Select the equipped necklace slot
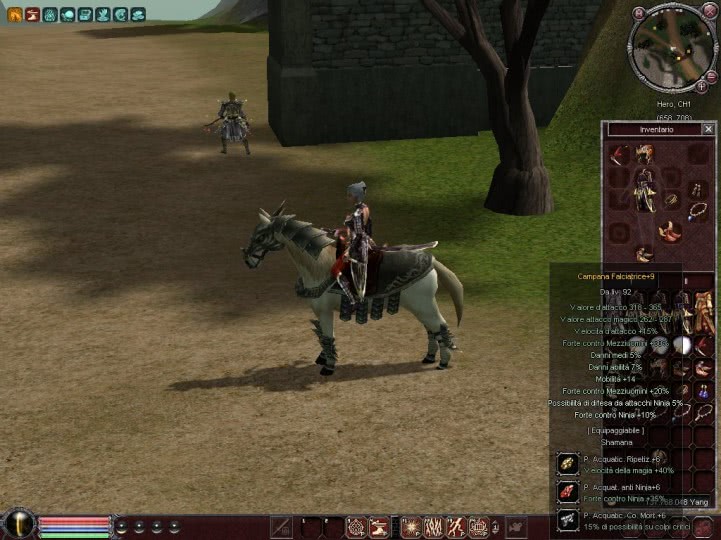The image size is (721, 540). 696,211
